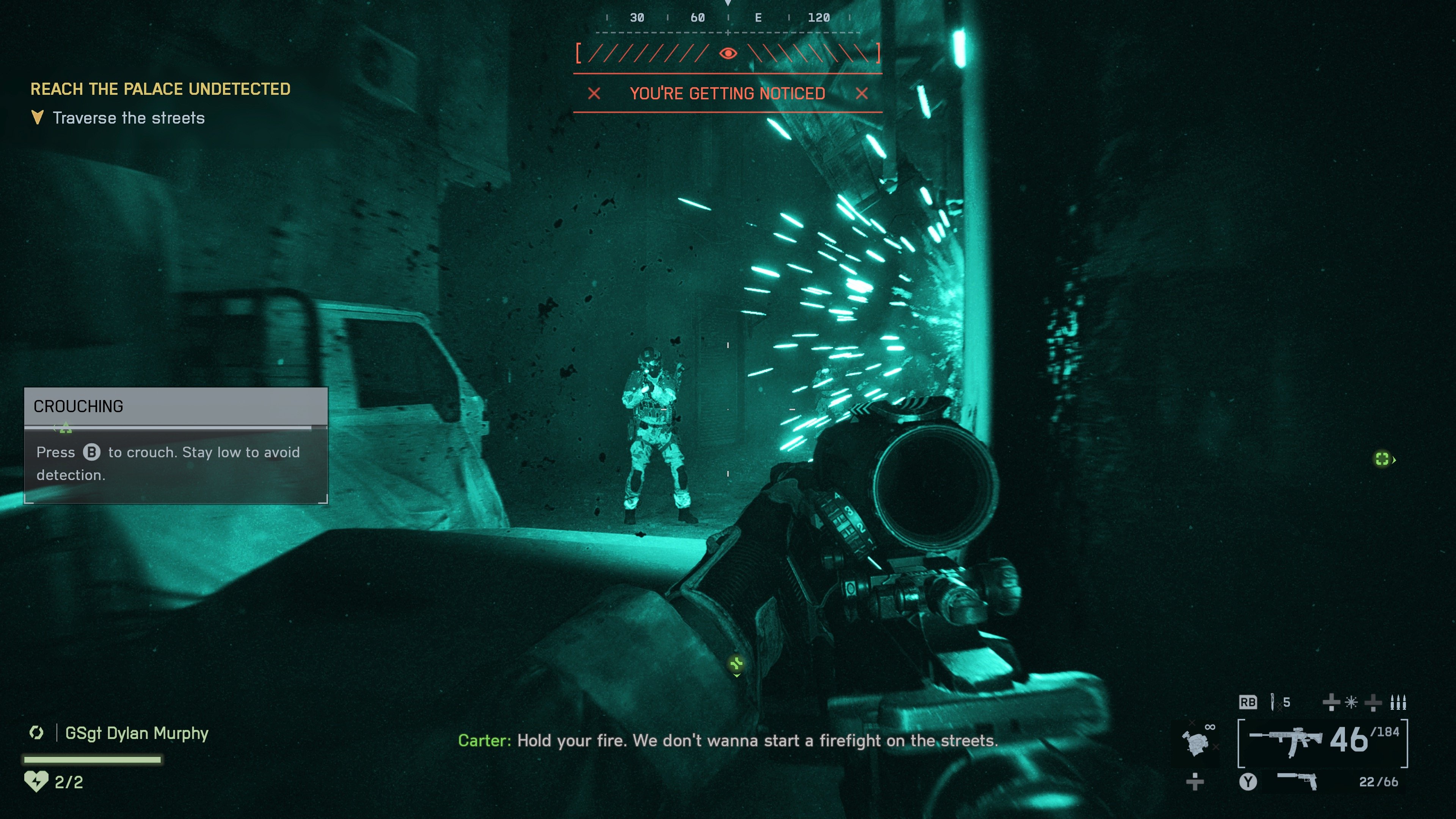Open the Reach the Palace Undetected objective

(160, 89)
